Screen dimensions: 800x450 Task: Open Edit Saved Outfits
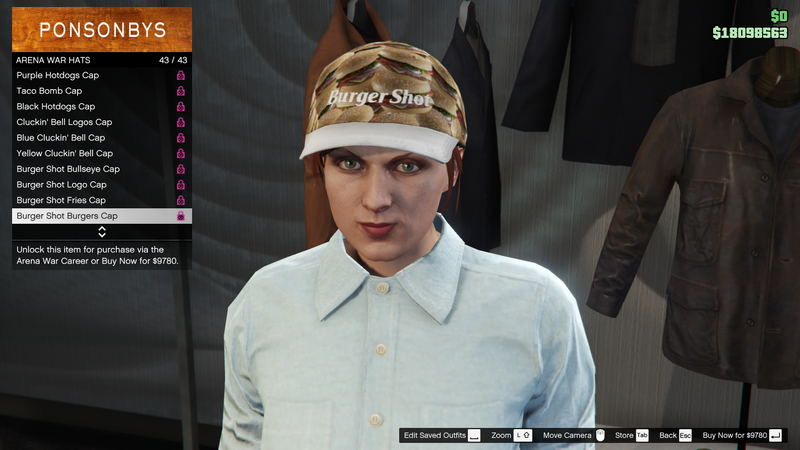[441, 436]
